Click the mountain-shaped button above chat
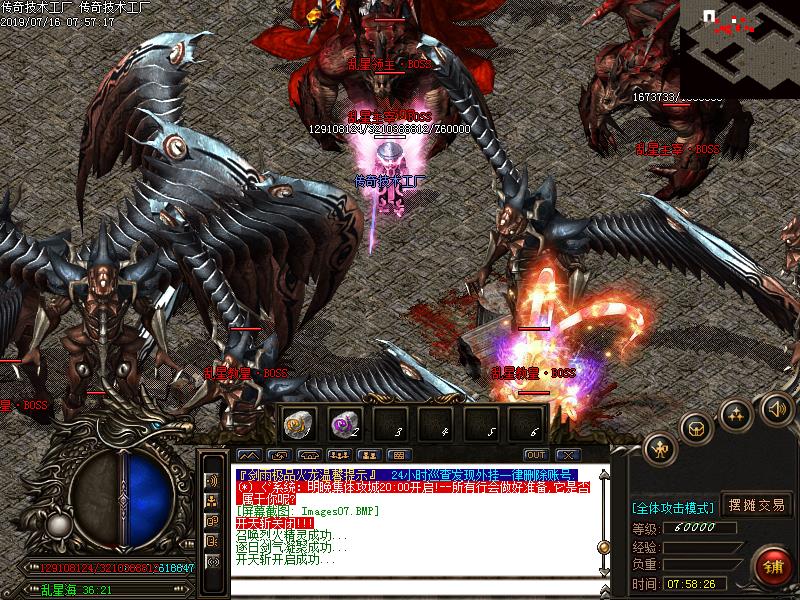Image resolution: width=800 pixels, height=600 pixels. click(x=251, y=455)
